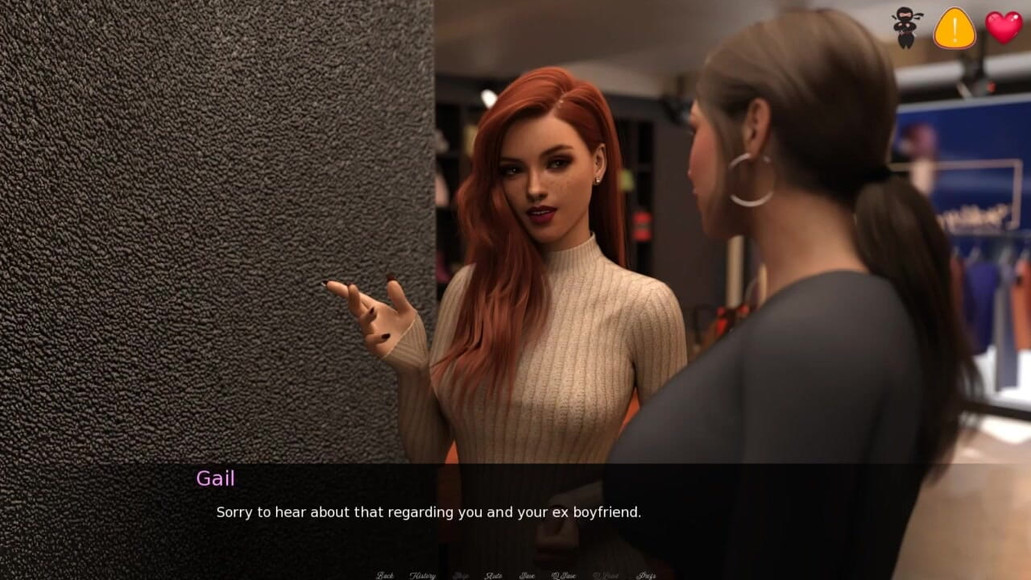Viewport: 1031px width, 580px height.
Task: Click the red heart icon
Action: (1004, 27)
